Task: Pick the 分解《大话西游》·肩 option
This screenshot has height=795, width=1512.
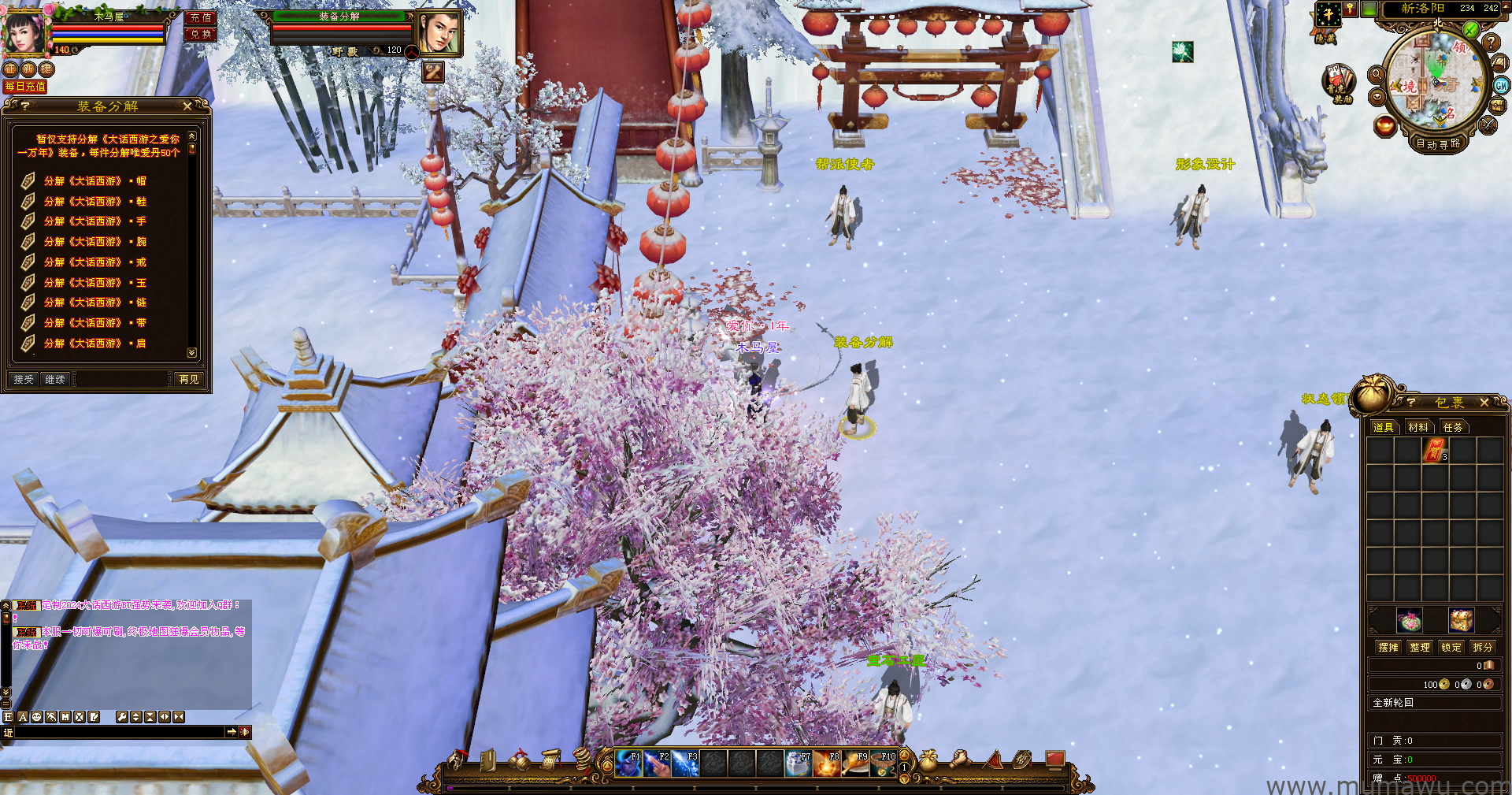Action: point(94,344)
